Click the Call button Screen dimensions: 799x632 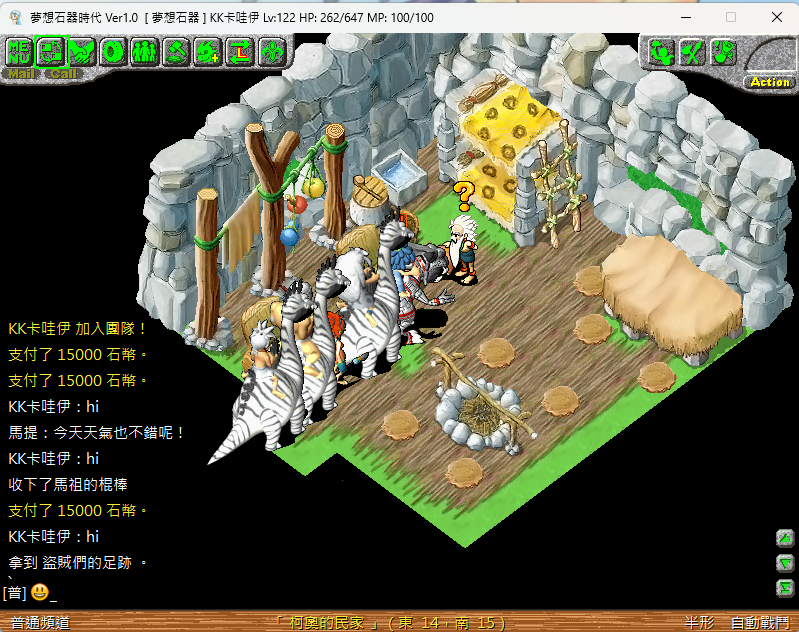pos(63,73)
